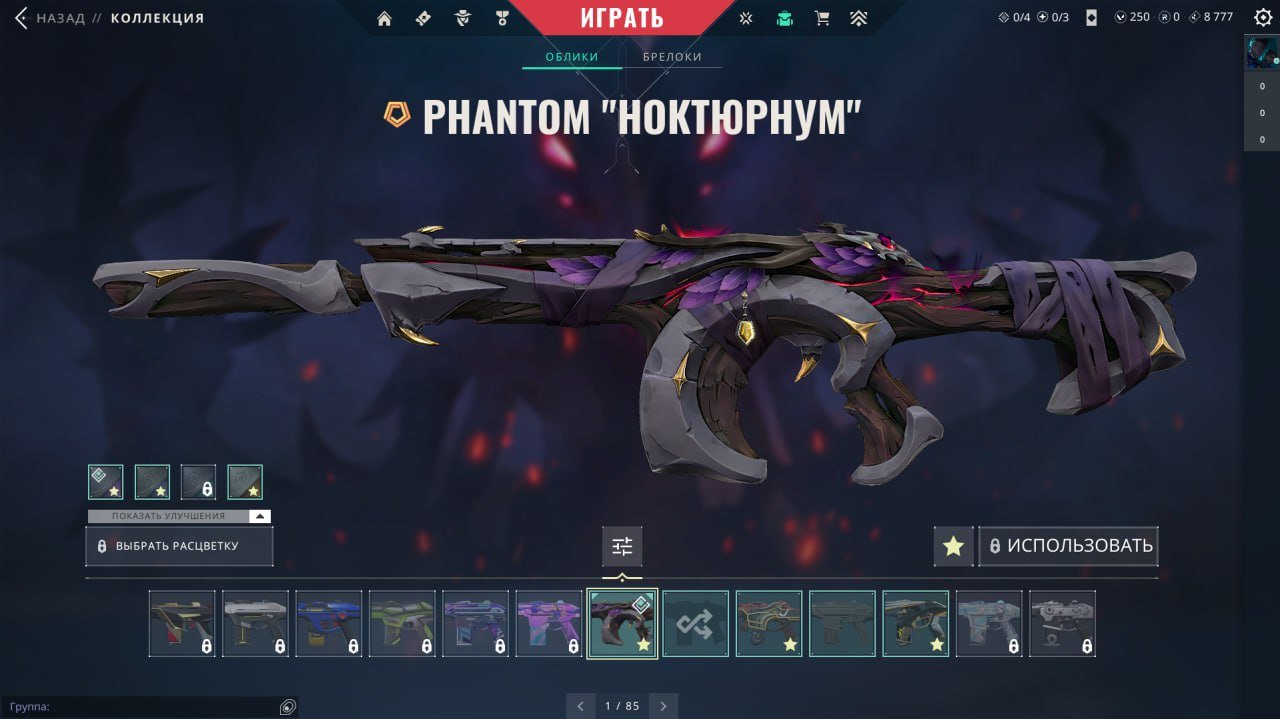The height and width of the screenshot is (719, 1280).
Task: Choose the random skin shuffle tile
Action: pyautogui.click(x=696, y=623)
